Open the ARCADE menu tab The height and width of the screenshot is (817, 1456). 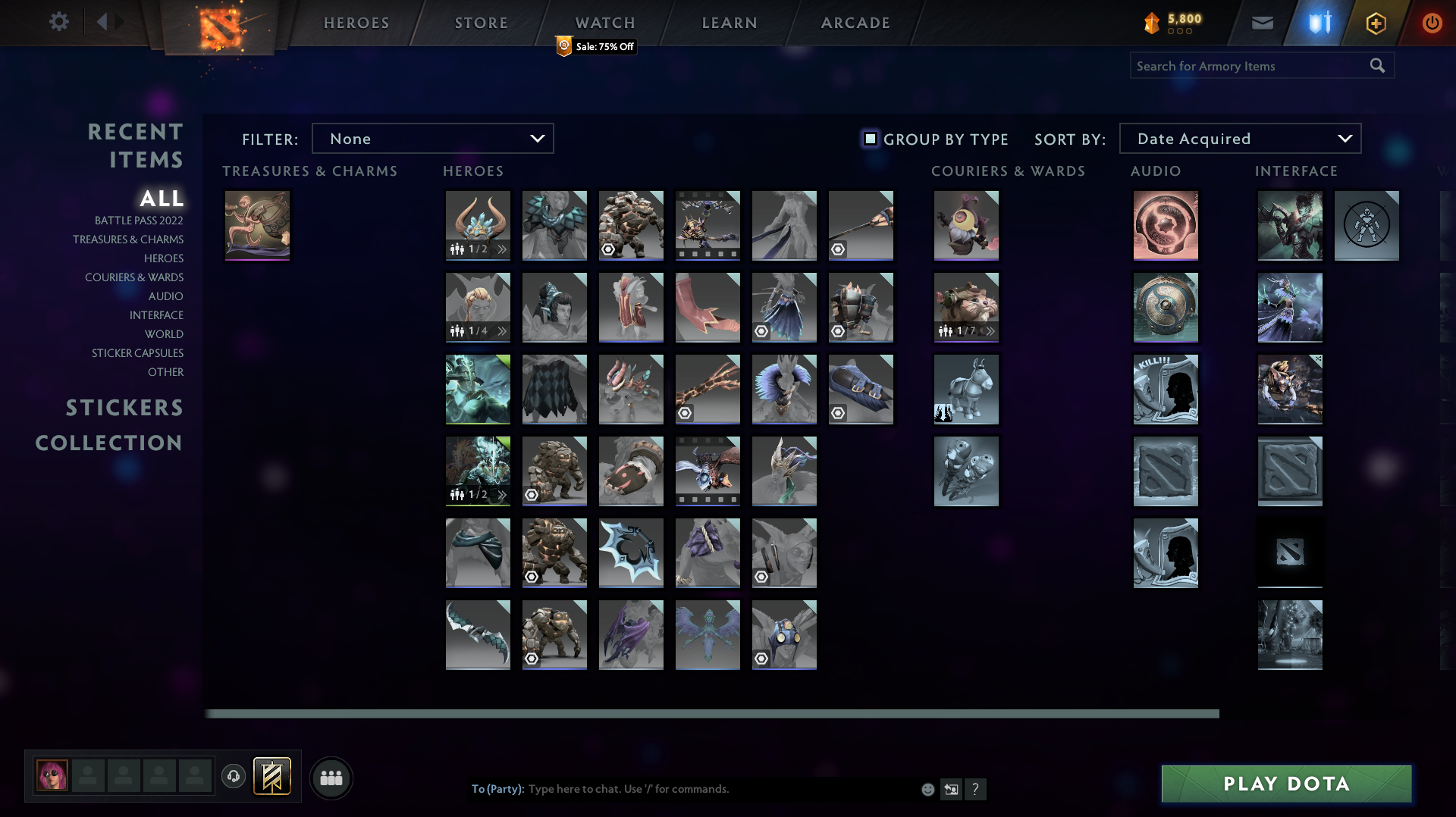[x=855, y=22]
